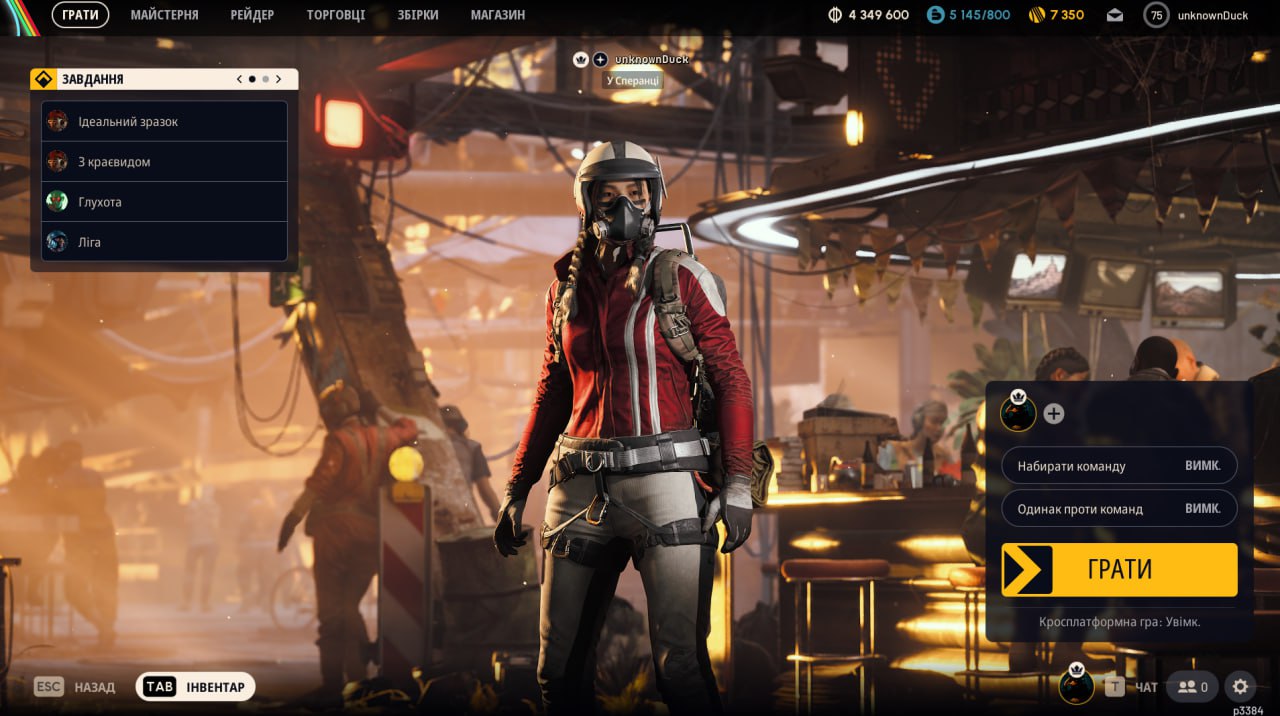The image size is (1280, 716).
Task: Click the large yellow Грати button
Action: click(x=1119, y=570)
